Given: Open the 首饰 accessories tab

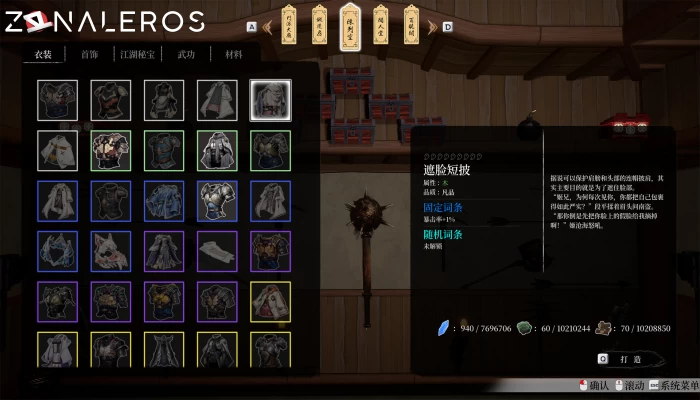Looking at the screenshot, I should click(89, 55).
